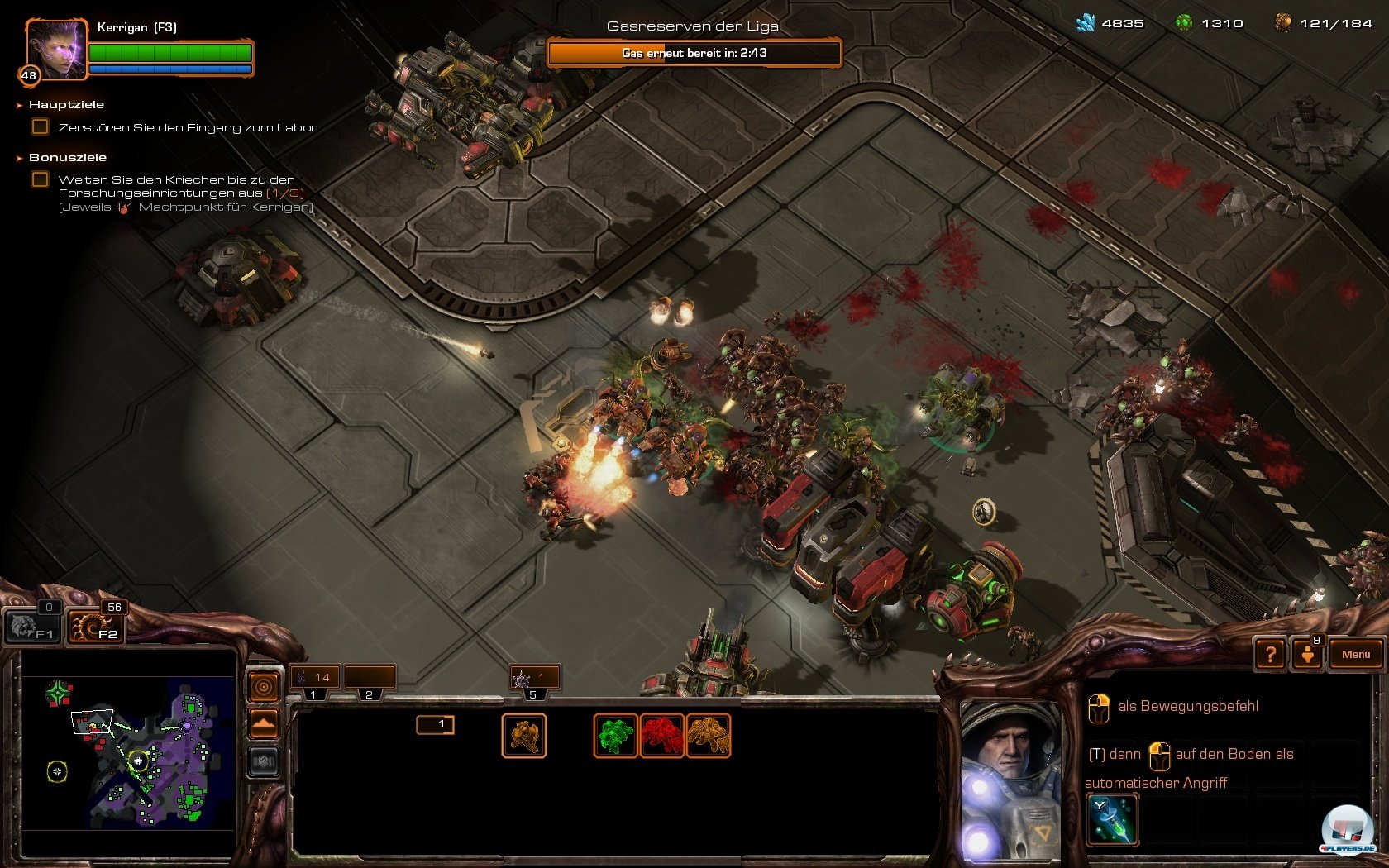1389x868 pixels.
Task: Select the green unit wireframe
Action: tap(616, 736)
